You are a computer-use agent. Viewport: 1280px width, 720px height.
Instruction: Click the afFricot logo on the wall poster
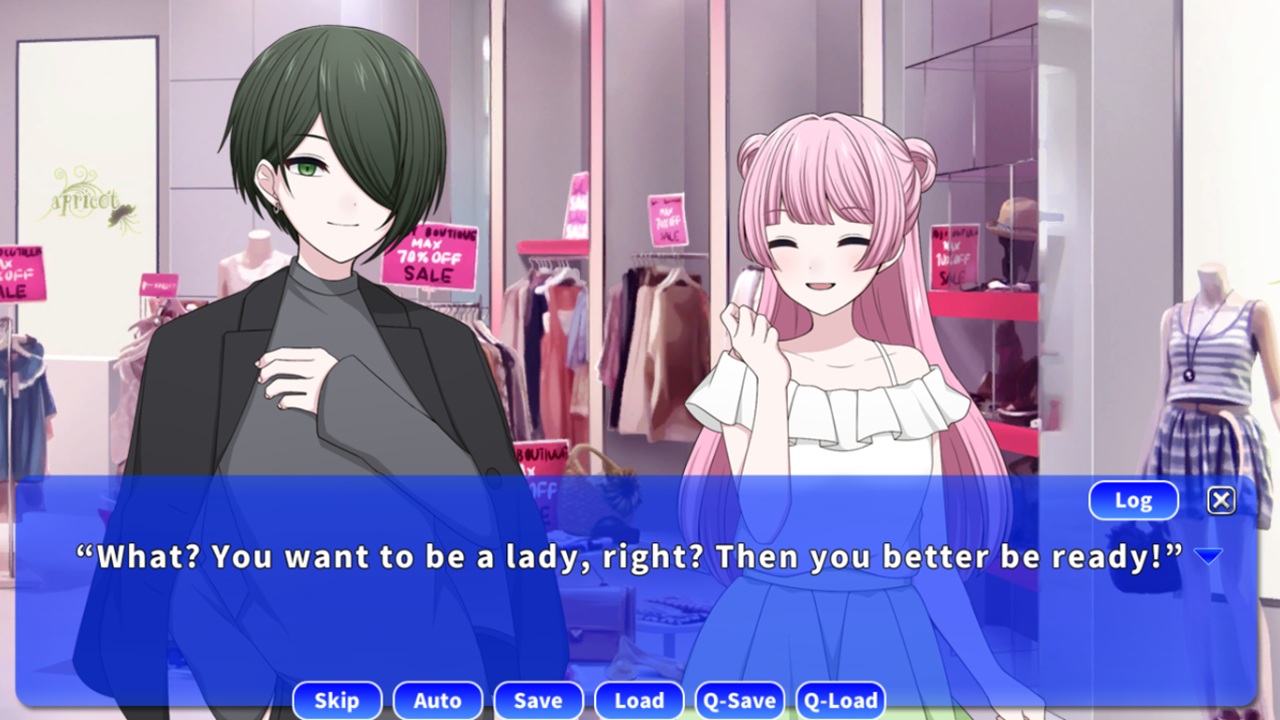(x=85, y=200)
